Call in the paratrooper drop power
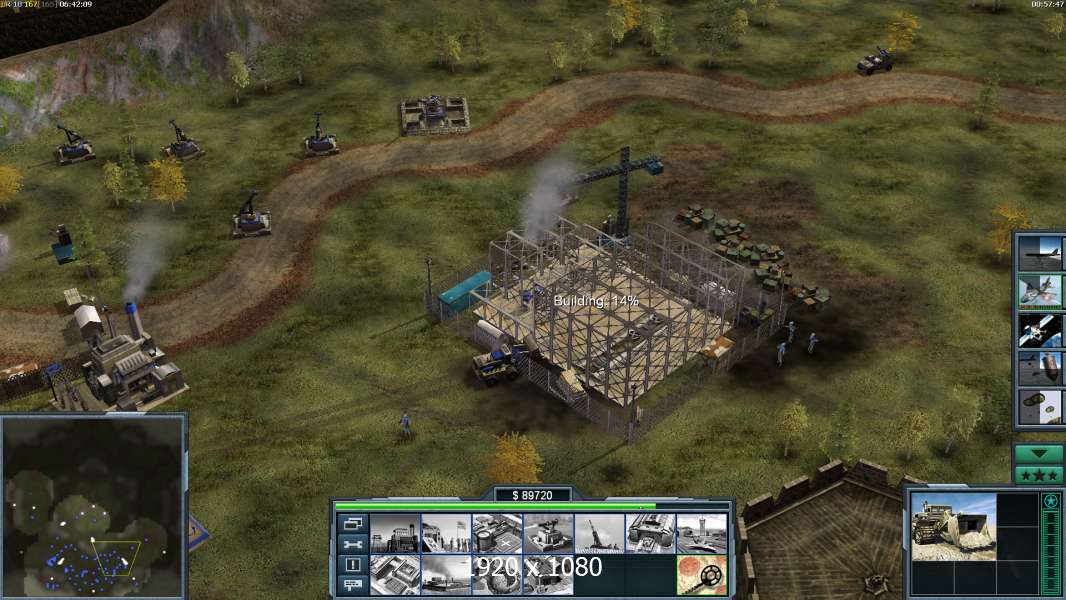This screenshot has height=600, width=1066. (x=1040, y=406)
